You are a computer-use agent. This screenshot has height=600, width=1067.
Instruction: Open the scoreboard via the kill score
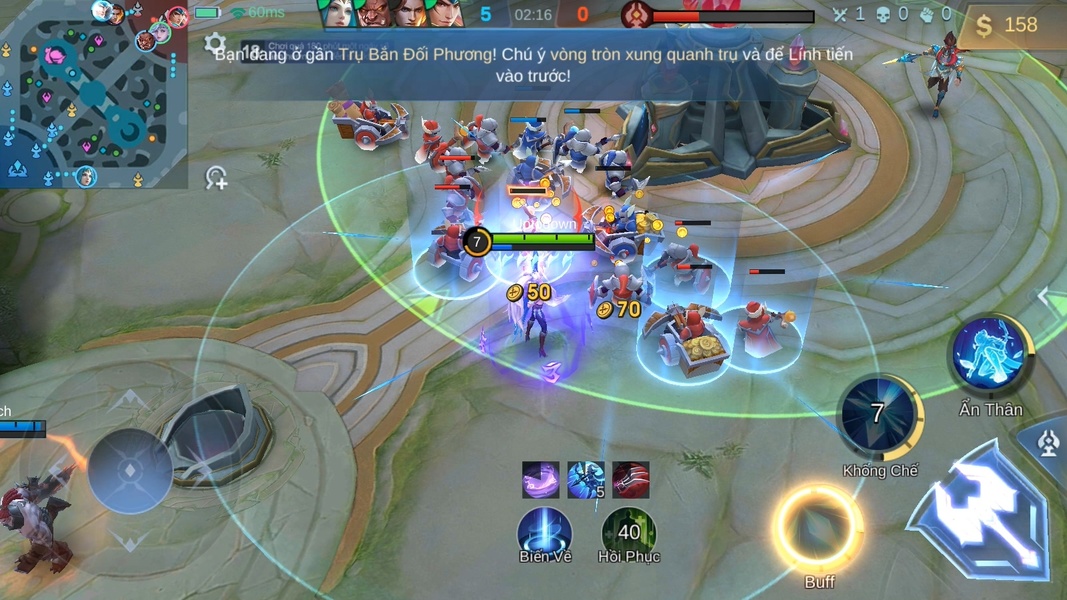pyautogui.click(x=534, y=15)
